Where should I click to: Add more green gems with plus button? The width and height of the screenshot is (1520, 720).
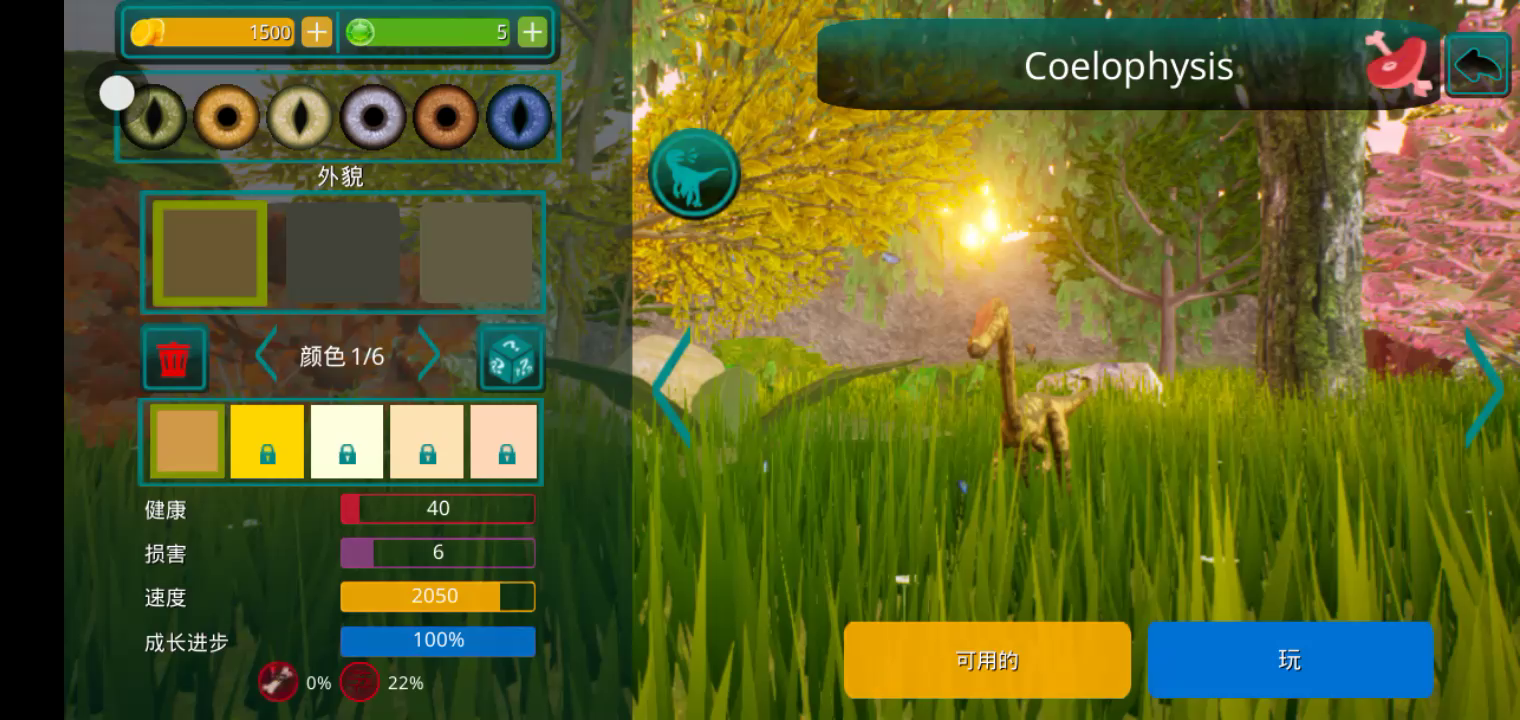pos(532,32)
